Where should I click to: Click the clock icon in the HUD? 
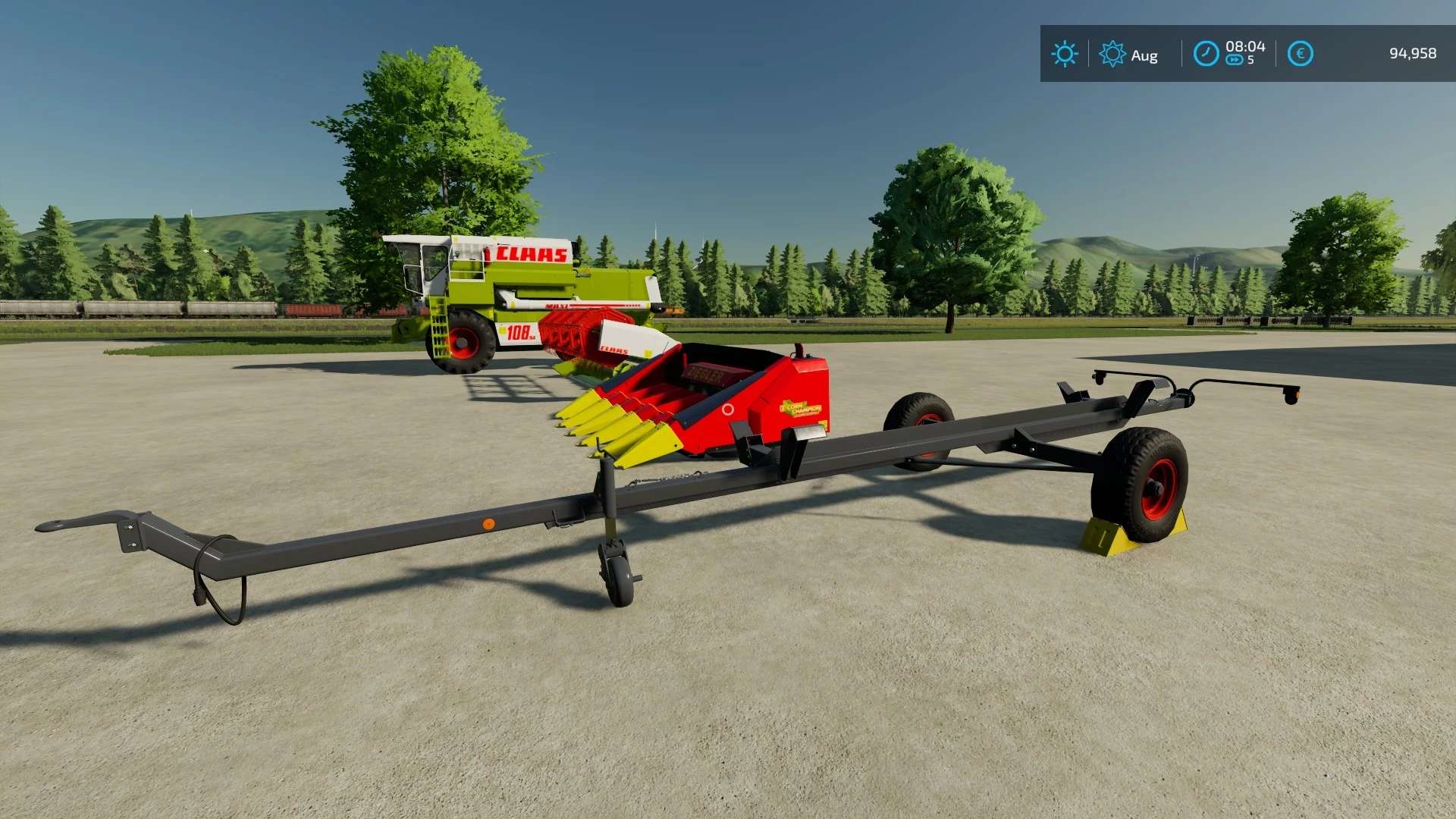coord(1206,54)
